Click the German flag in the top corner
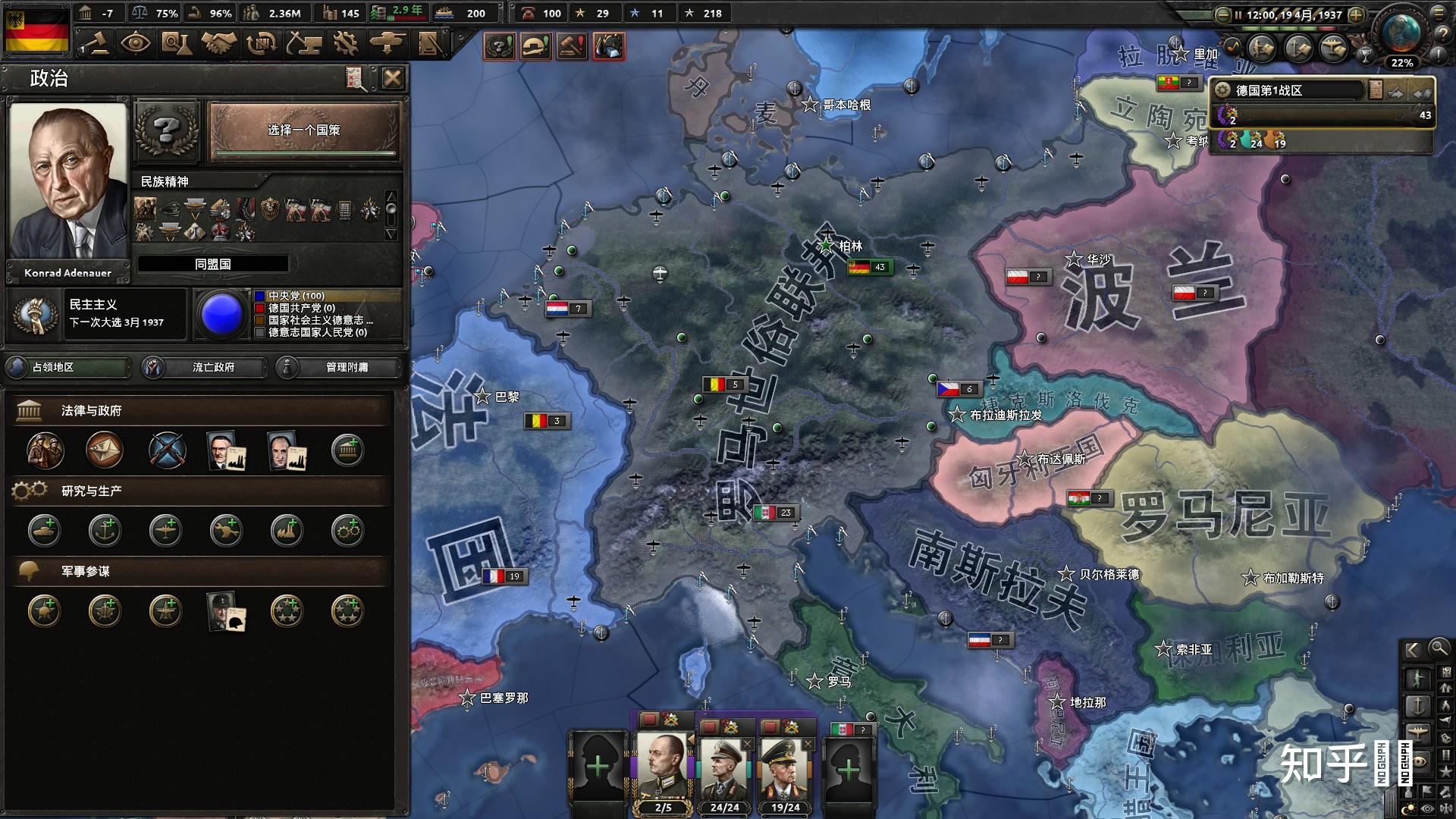 pyautogui.click(x=36, y=30)
